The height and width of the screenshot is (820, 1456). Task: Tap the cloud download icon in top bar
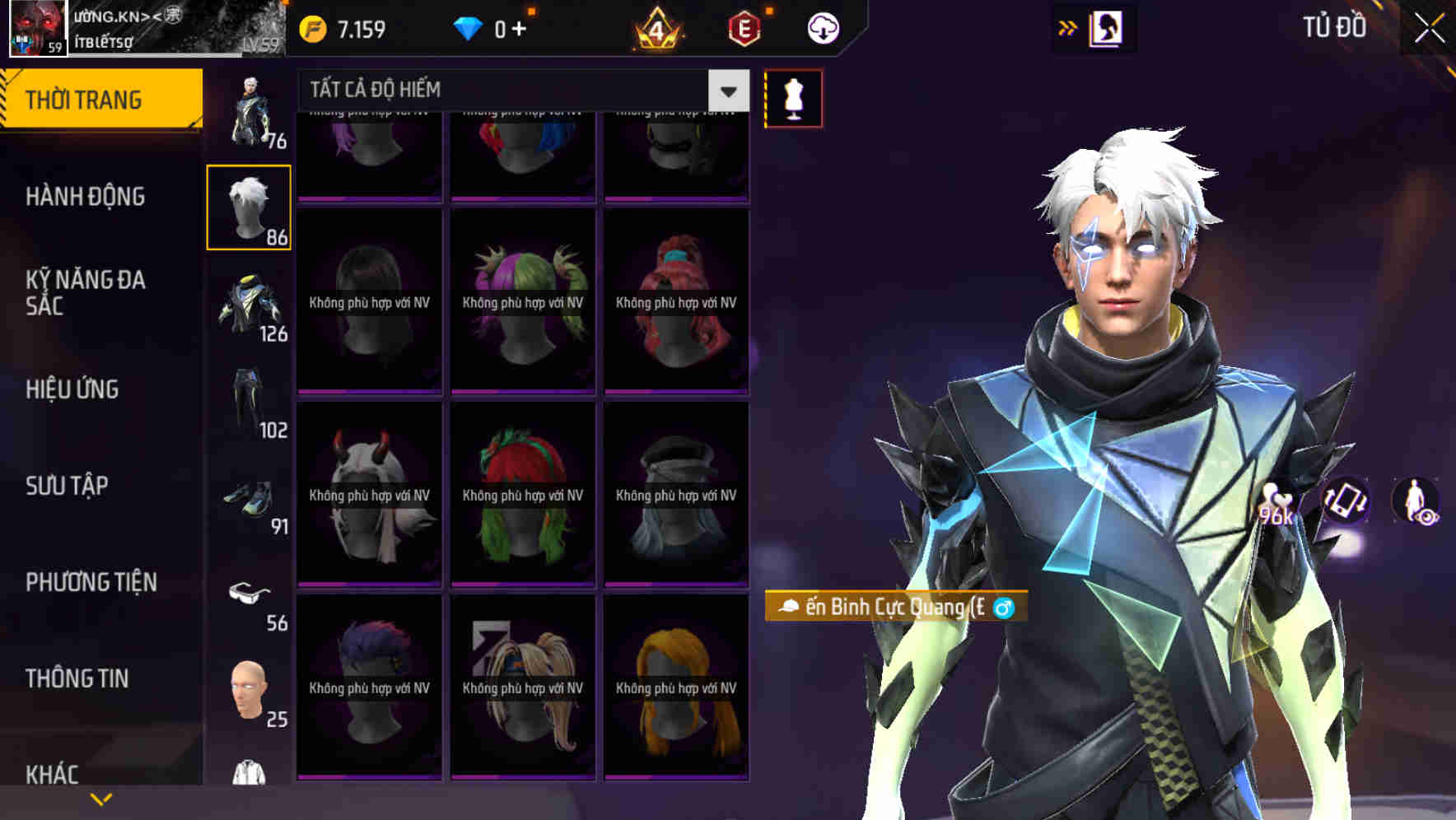pos(822,27)
